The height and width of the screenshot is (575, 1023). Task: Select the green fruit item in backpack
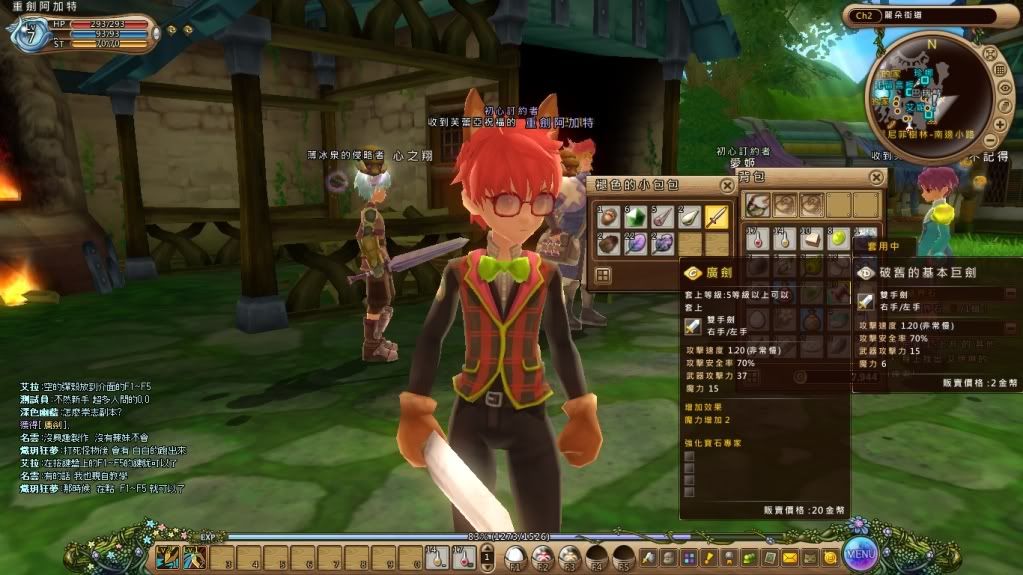840,240
